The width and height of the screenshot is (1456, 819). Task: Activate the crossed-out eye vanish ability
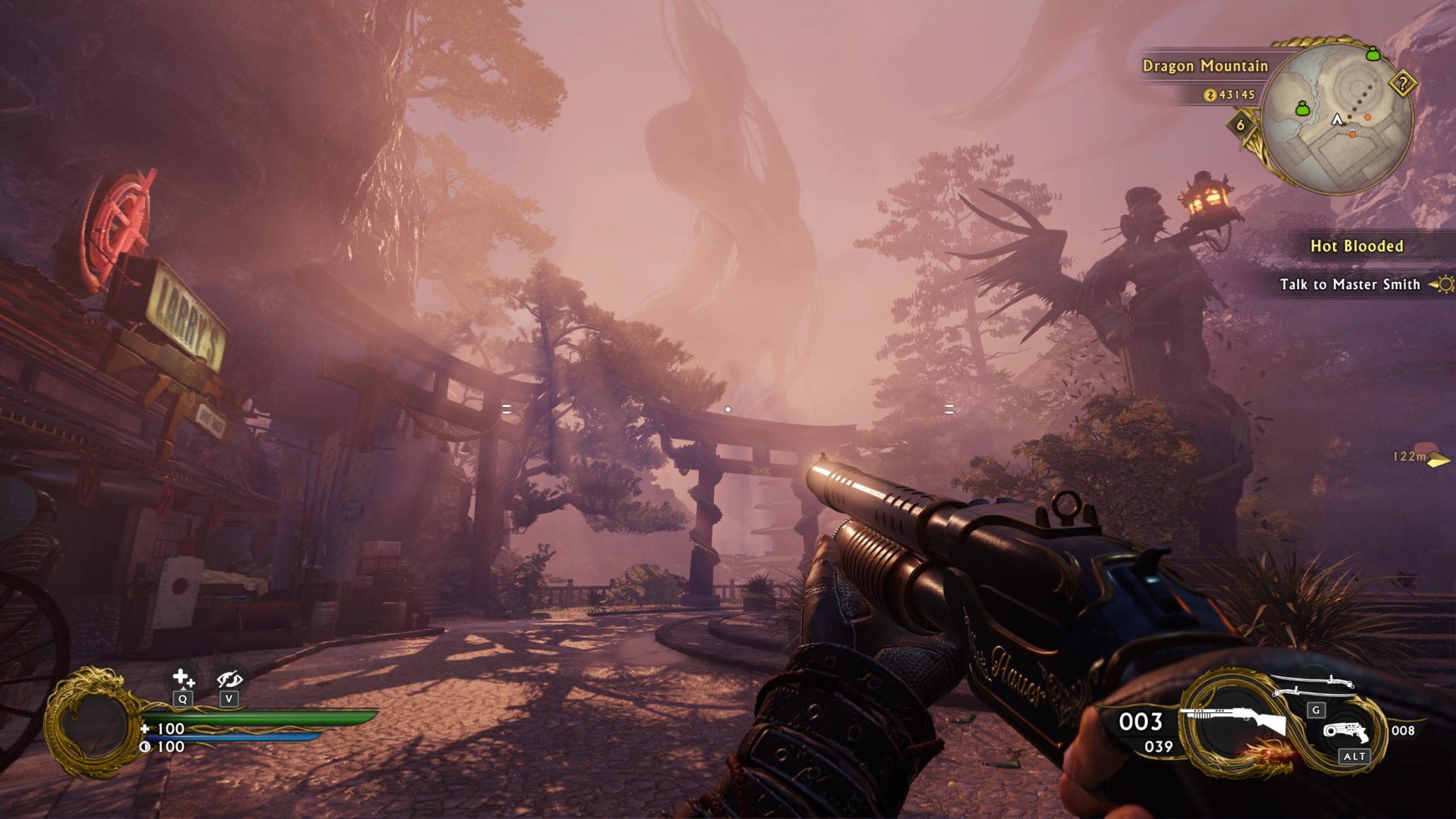229,679
